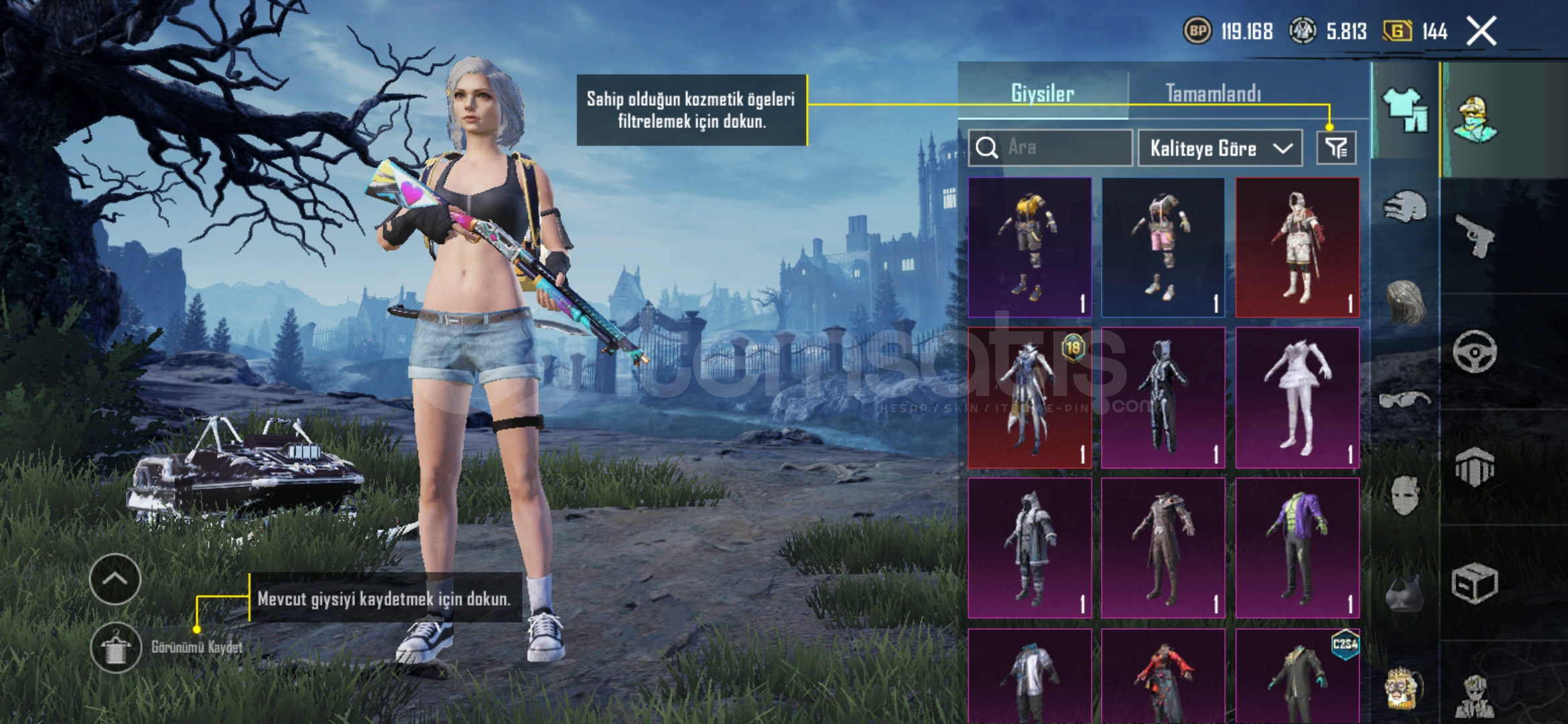Open the steering wheel vehicle section
This screenshot has width=1568, height=724.
[1475, 351]
